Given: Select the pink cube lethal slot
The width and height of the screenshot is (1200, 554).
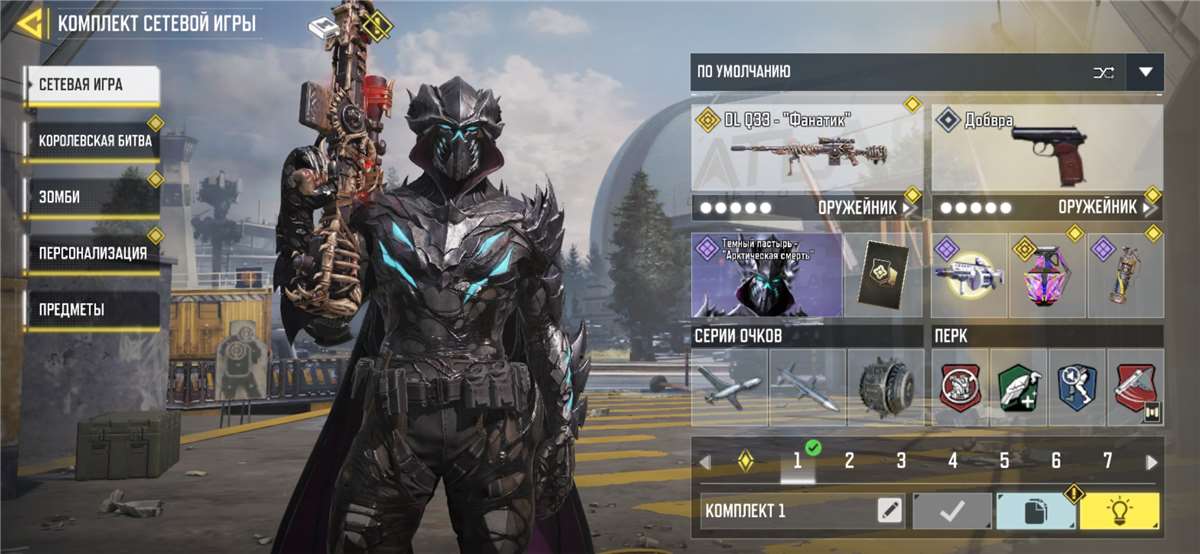Looking at the screenshot, I should pyautogui.click(x=1047, y=277).
